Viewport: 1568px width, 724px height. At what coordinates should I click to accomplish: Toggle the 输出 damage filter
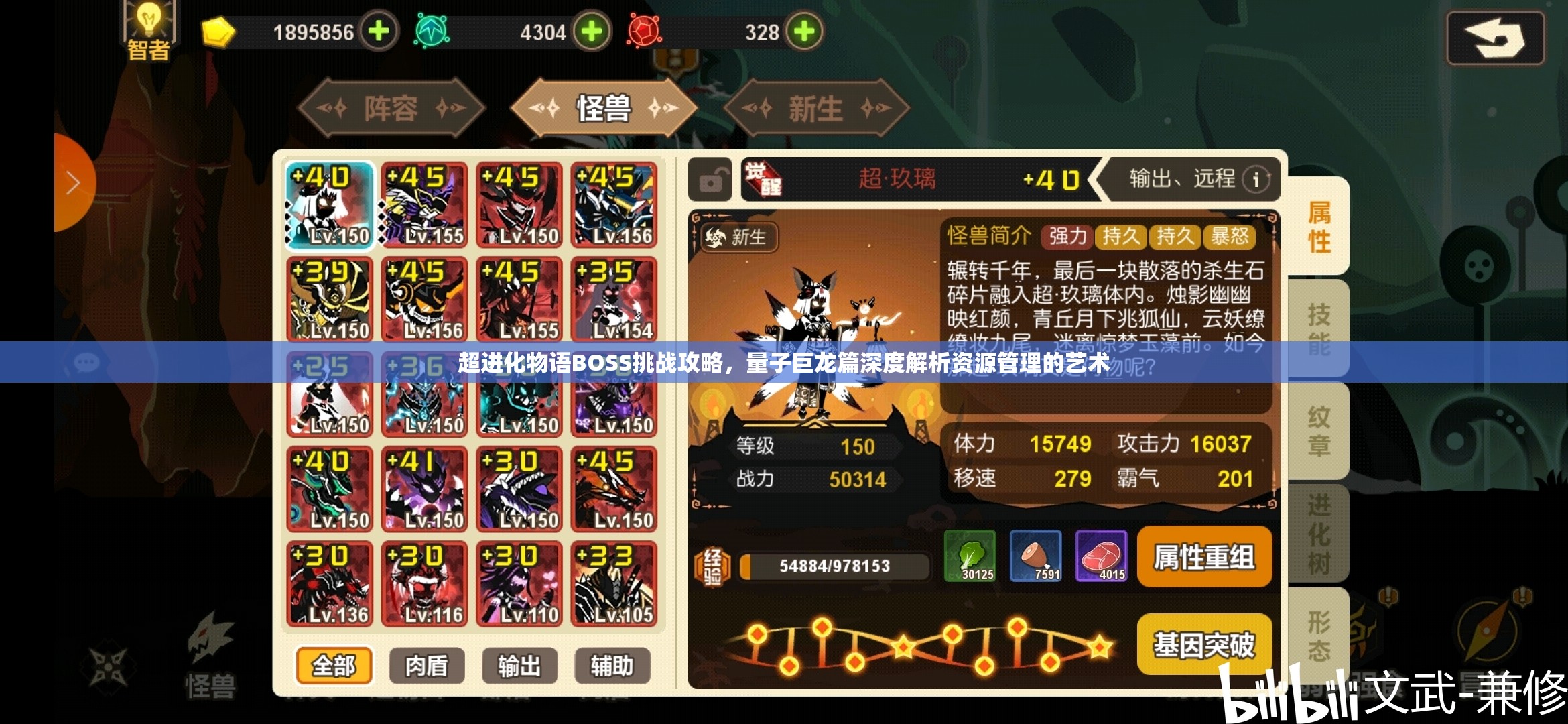click(519, 666)
